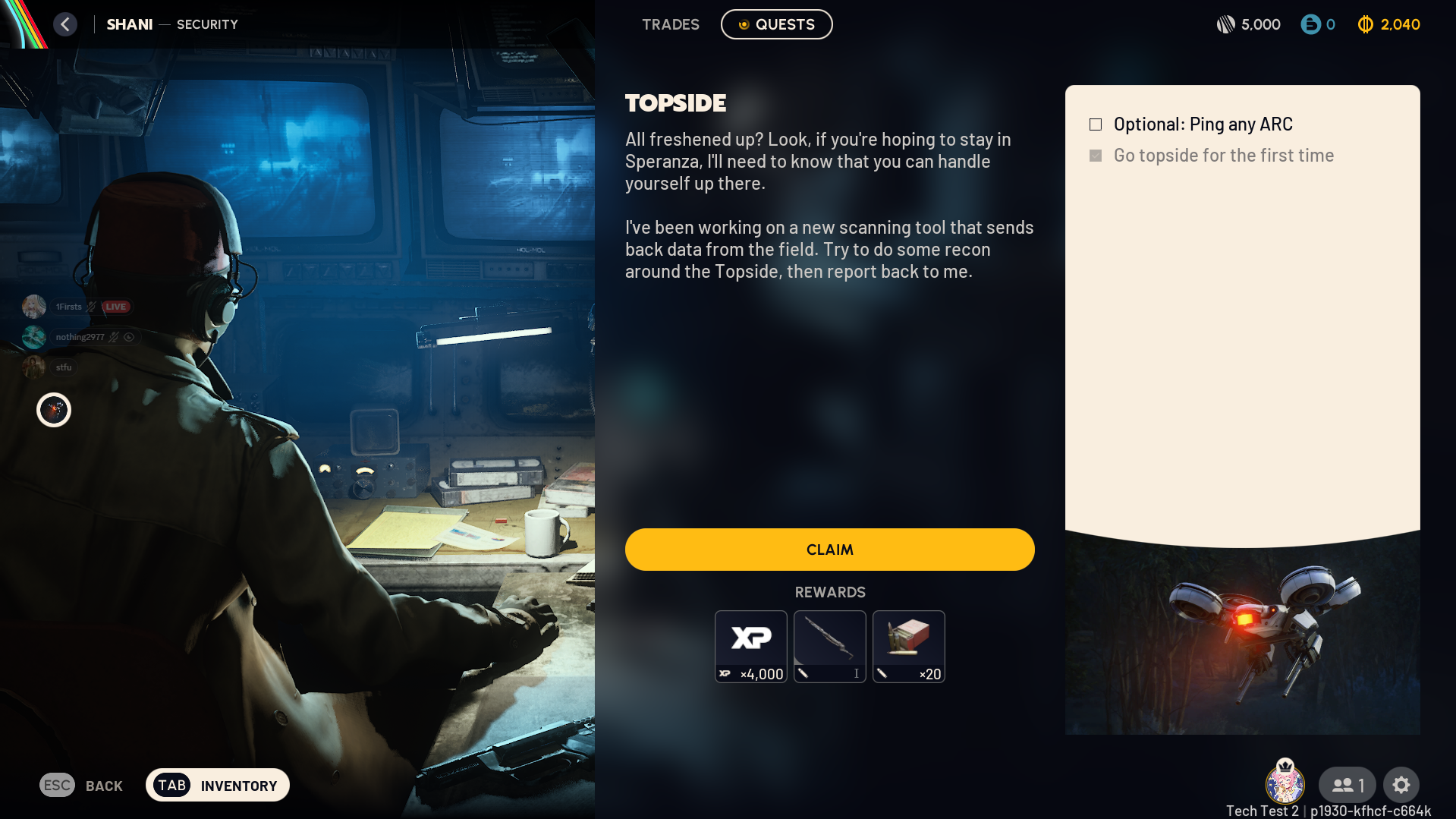Screen dimensions: 1456x819
Task: Switch to the TRADES tab
Action: pos(671,24)
